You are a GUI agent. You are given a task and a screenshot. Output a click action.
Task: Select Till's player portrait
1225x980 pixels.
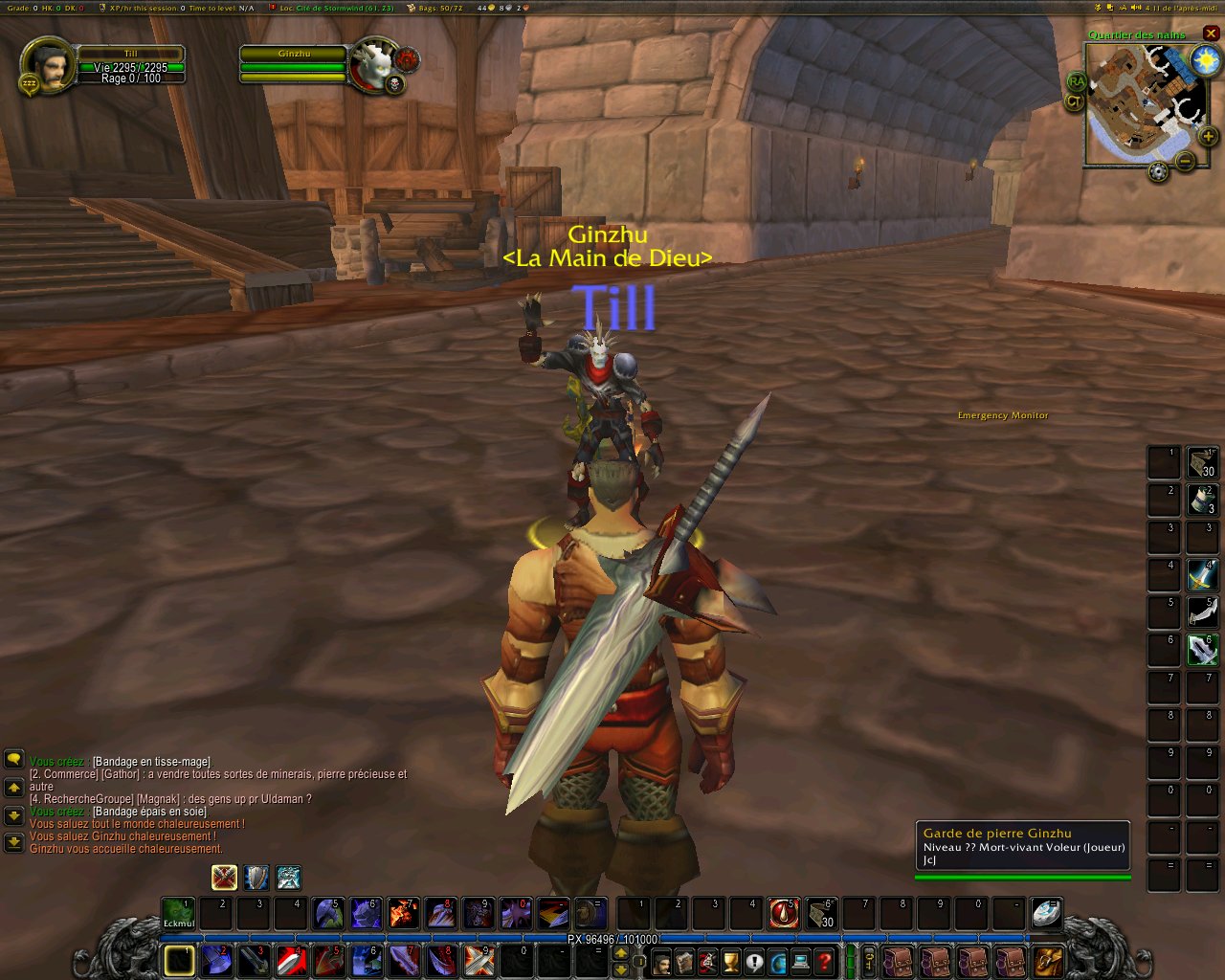(x=45, y=65)
